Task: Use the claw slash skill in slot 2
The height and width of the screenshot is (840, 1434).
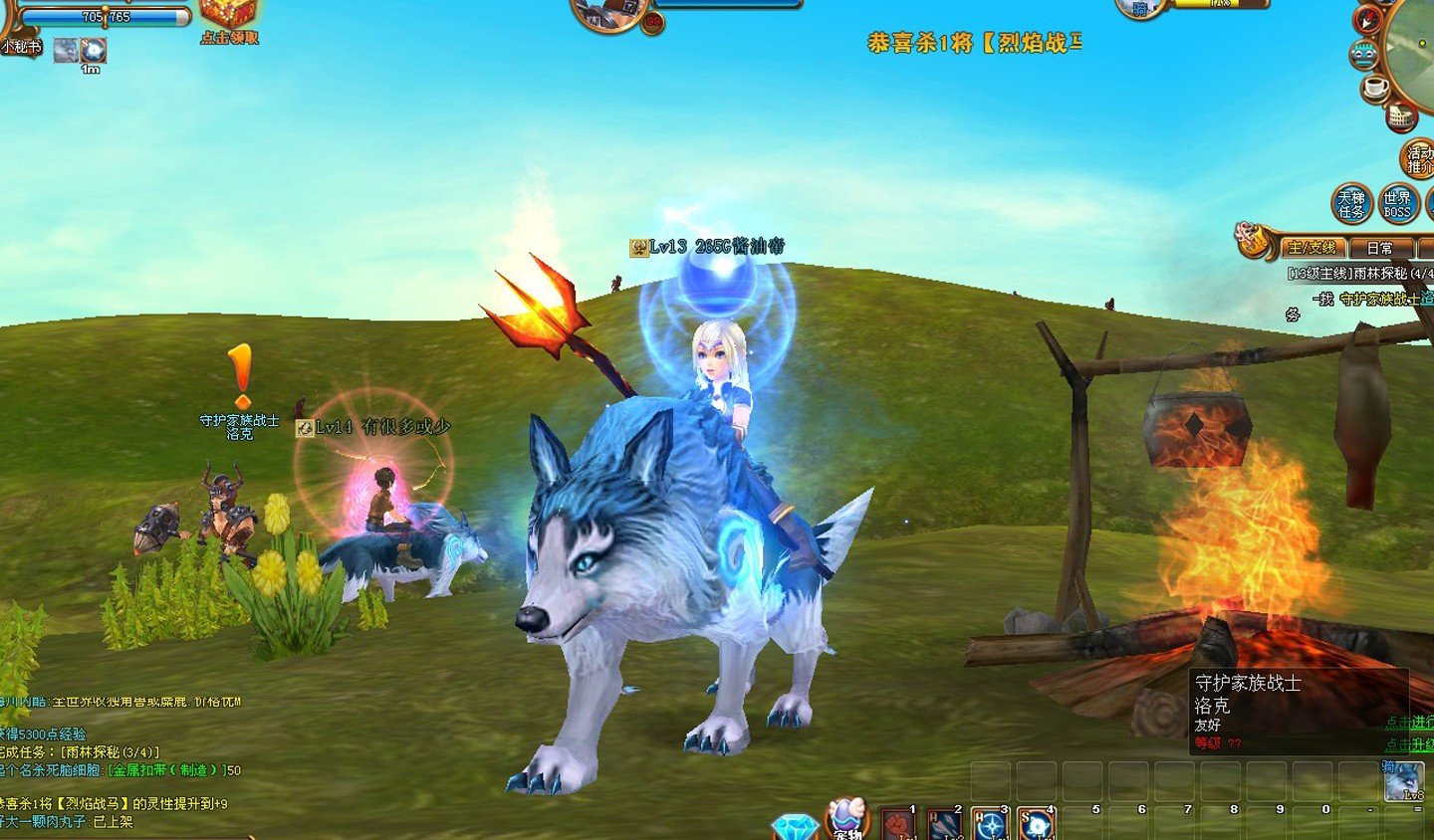Action: (944, 824)
